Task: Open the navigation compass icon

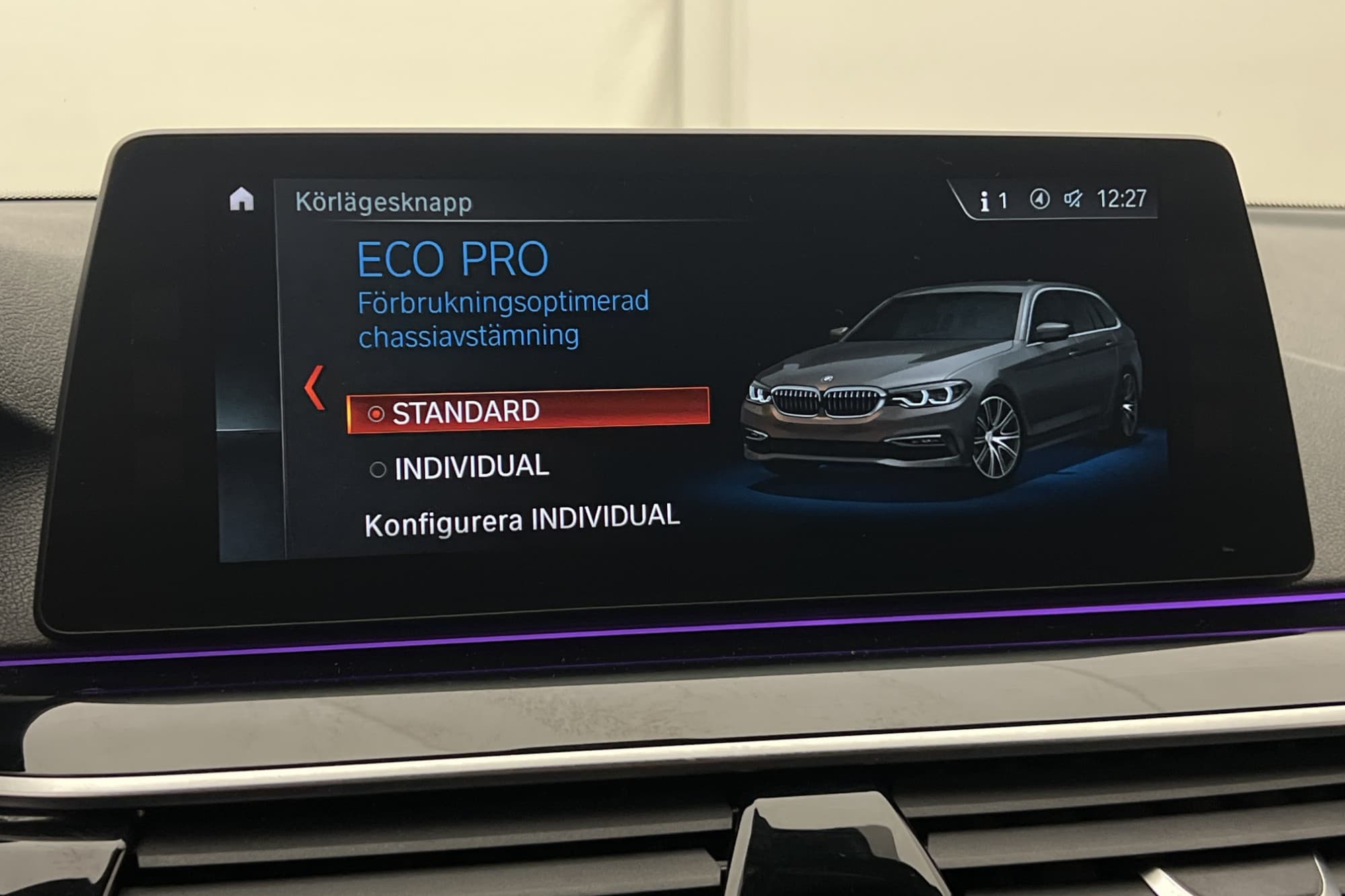Action: tap(1040, 199)
